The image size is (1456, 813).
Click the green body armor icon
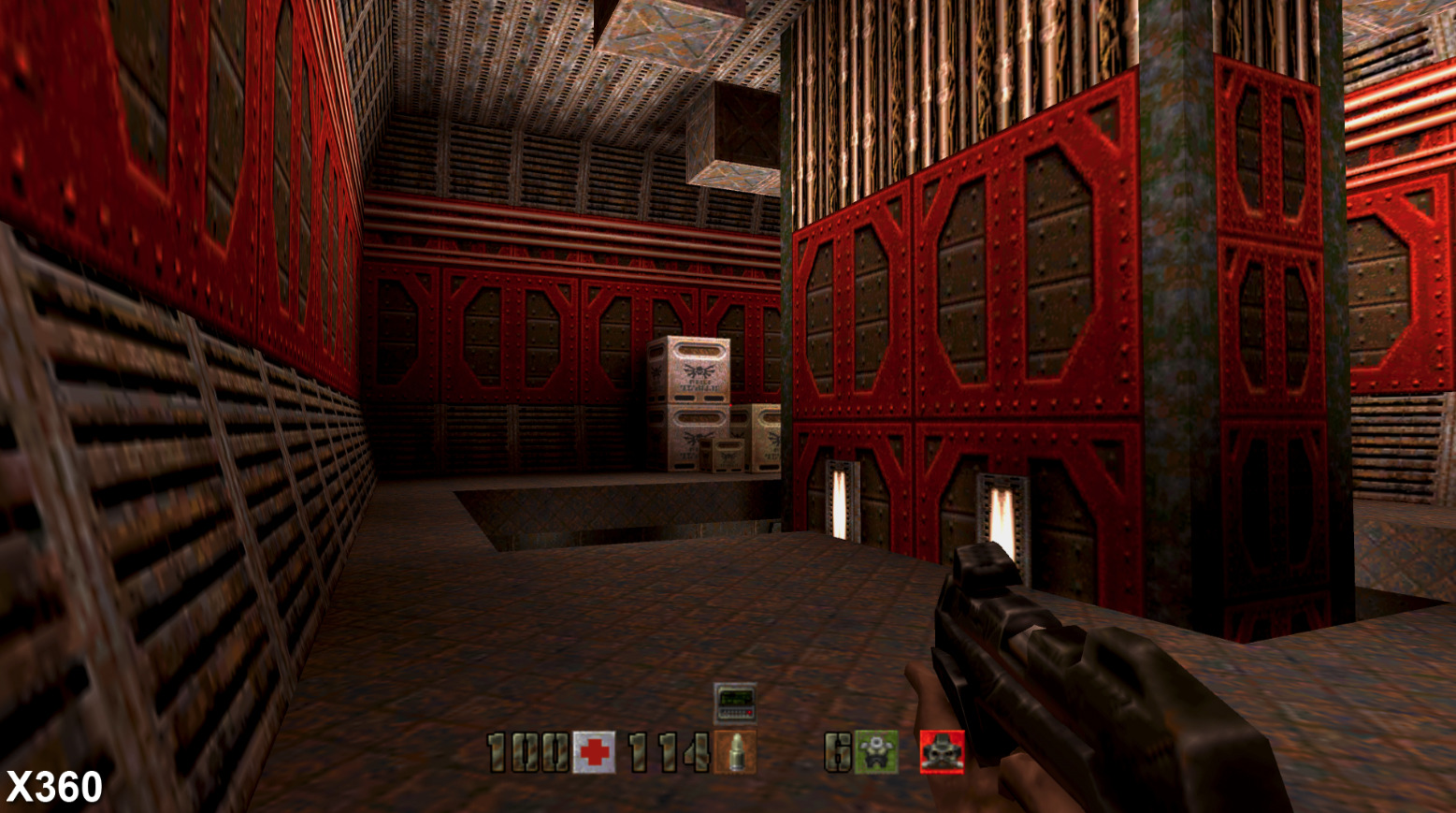pos(876,752)
